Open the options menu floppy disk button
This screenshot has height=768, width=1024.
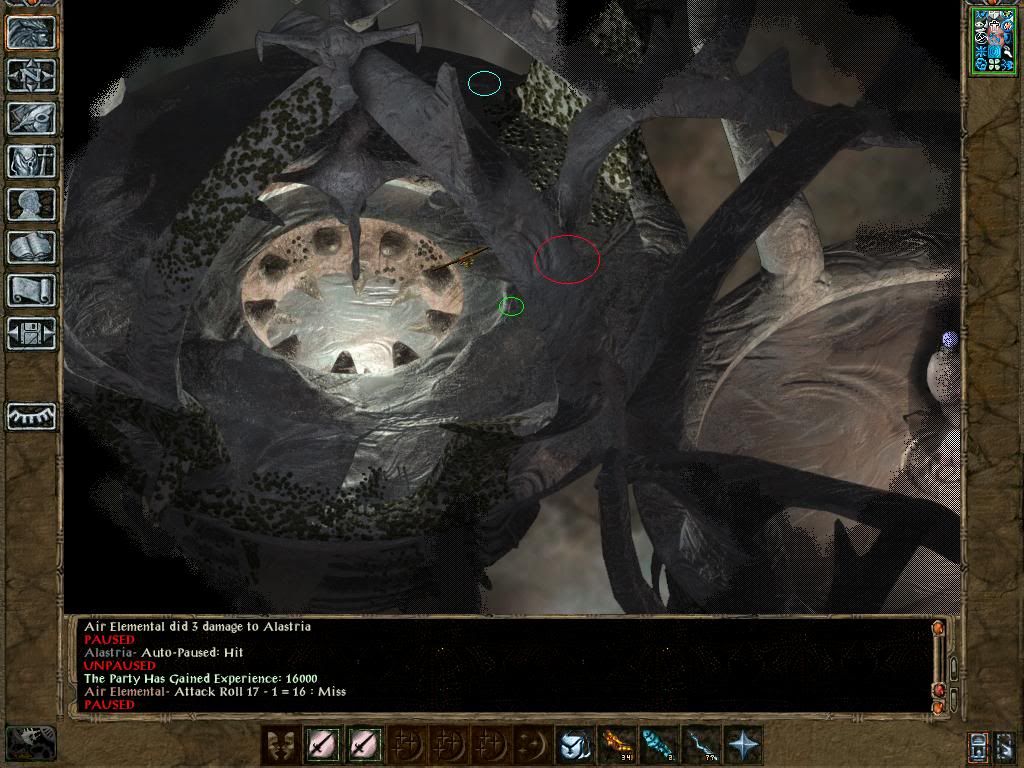(x=31, y=333)
